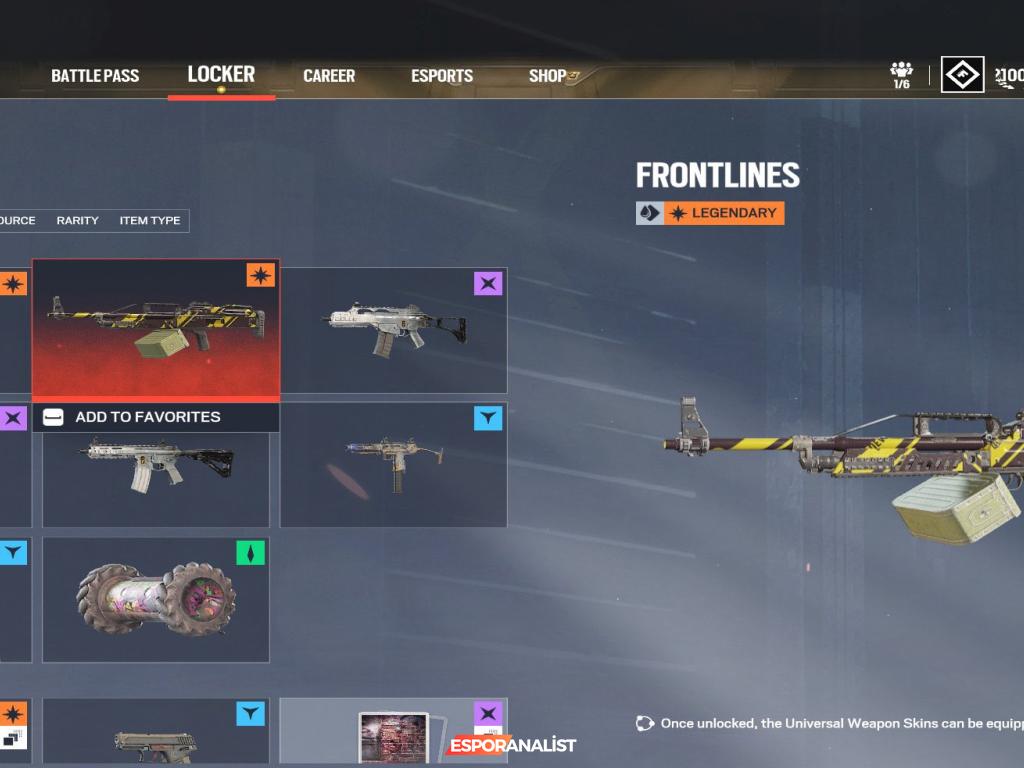The image size is (1024, 768).
Task: Open the Esports tab
Action: point(442,76)
